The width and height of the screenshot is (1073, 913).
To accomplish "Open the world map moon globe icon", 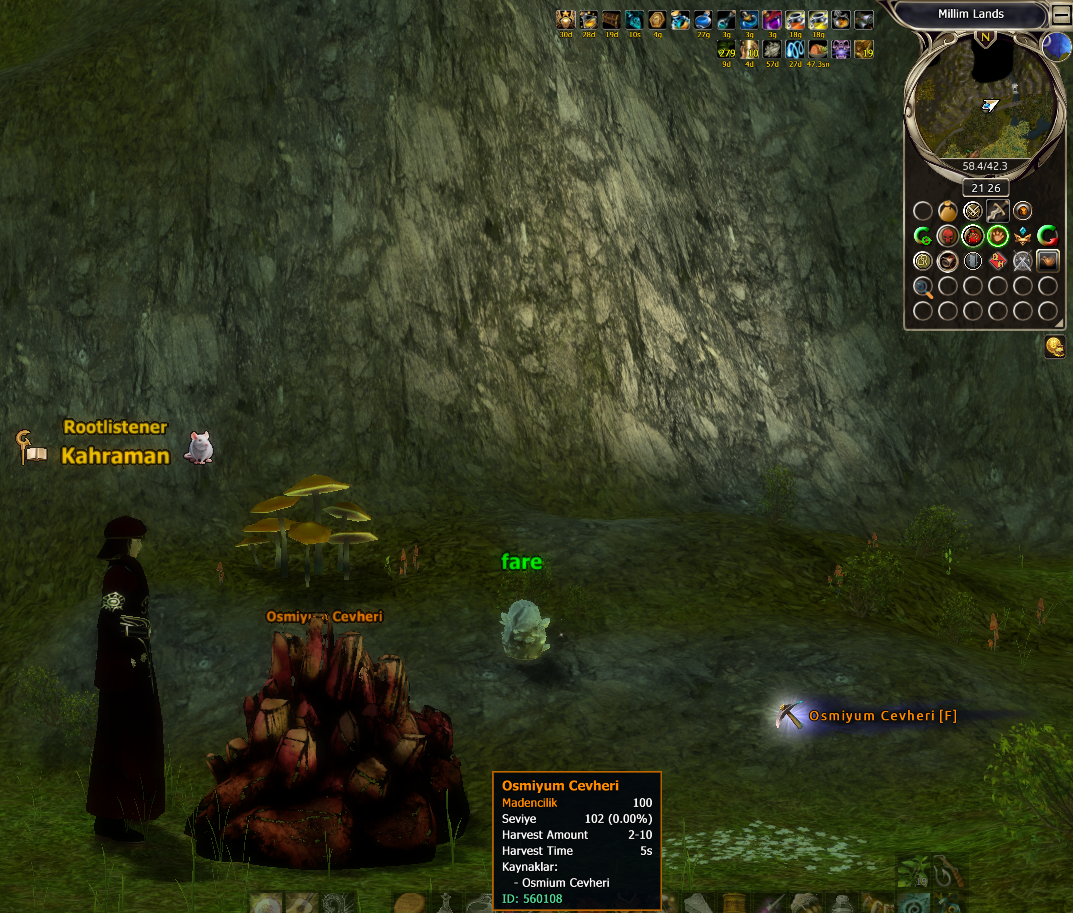I will (x=1056, y=46).
